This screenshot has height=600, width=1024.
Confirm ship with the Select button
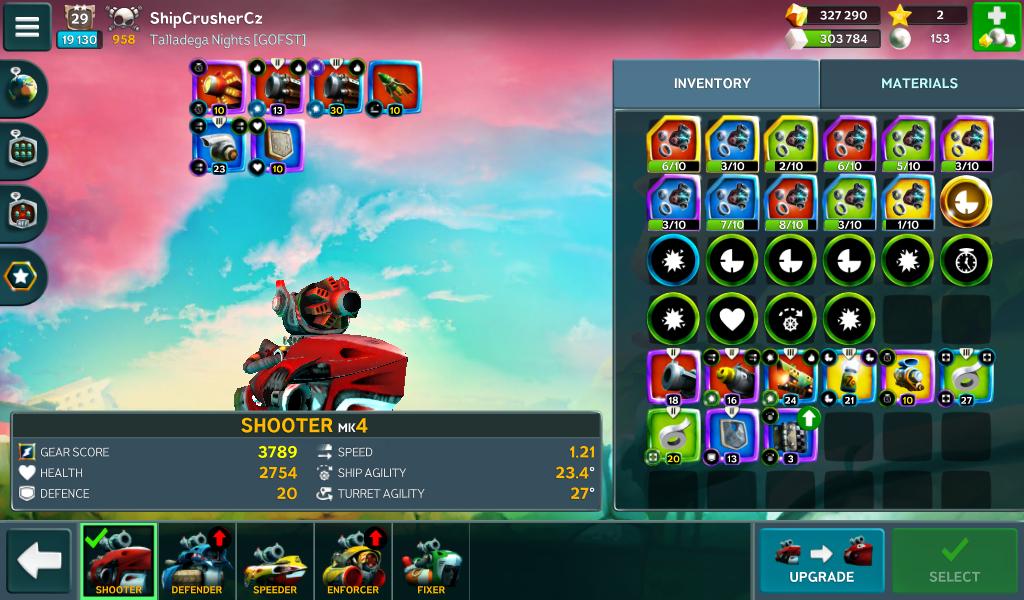coord(954,560)
